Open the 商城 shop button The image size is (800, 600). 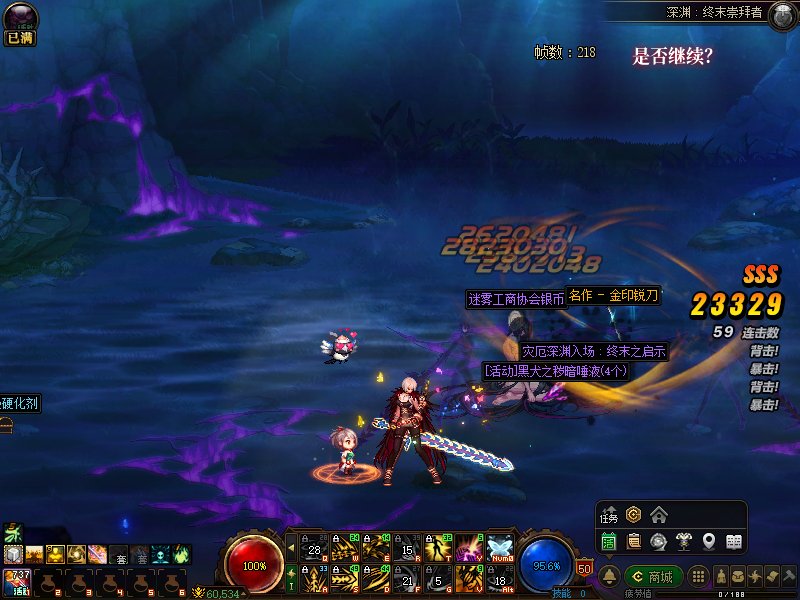click(x=653, y=577)
